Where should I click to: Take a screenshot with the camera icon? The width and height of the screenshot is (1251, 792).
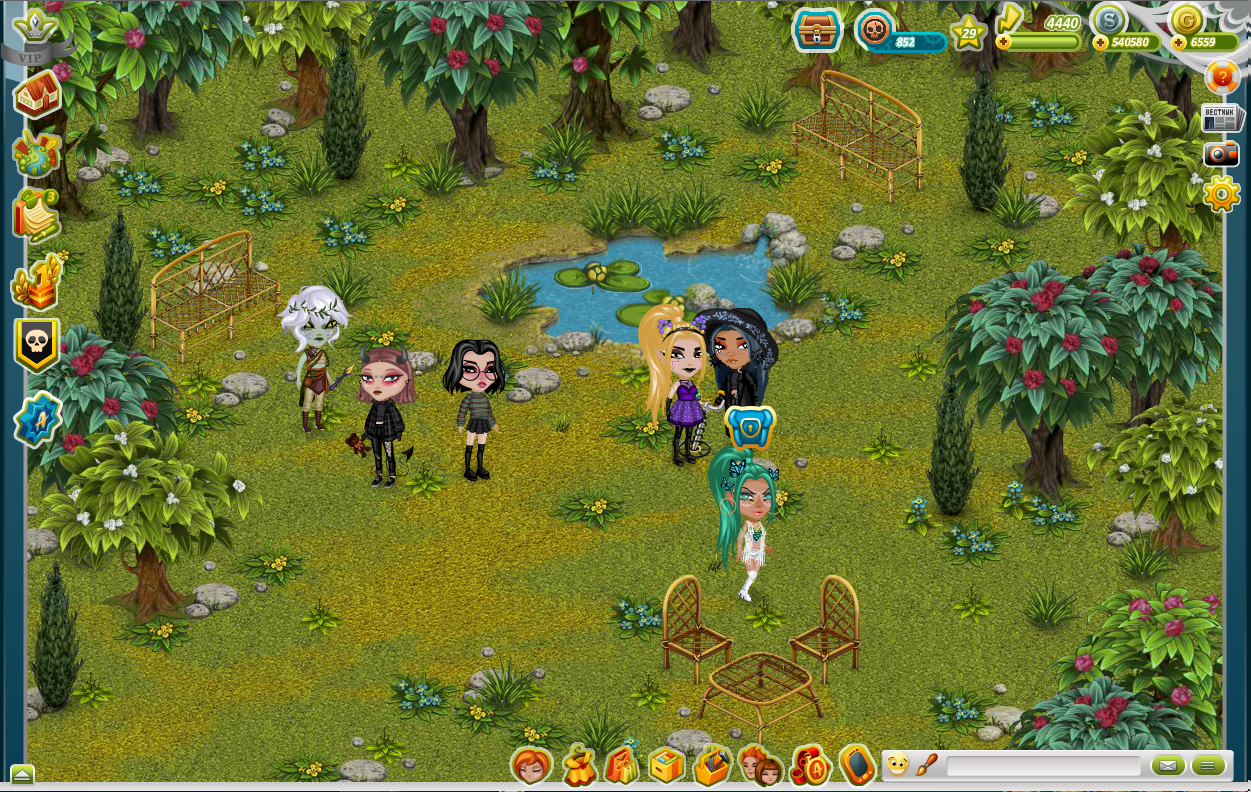1221,154
